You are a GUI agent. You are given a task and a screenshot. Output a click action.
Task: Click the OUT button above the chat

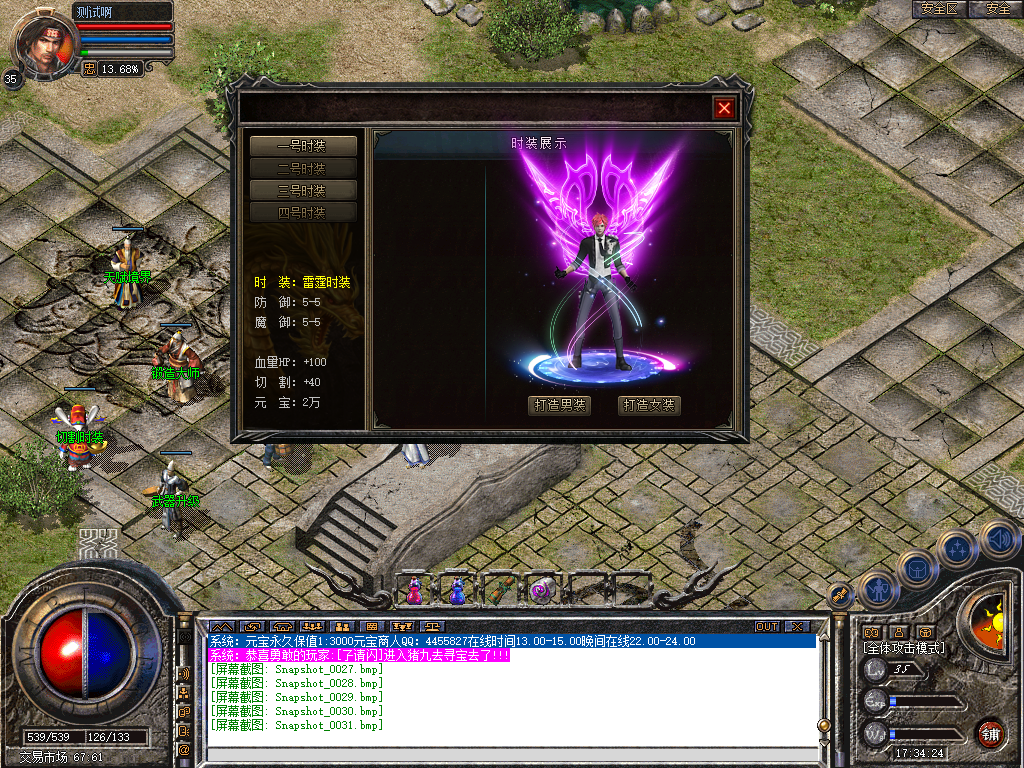pyautogui.click(x=766, y=626)
